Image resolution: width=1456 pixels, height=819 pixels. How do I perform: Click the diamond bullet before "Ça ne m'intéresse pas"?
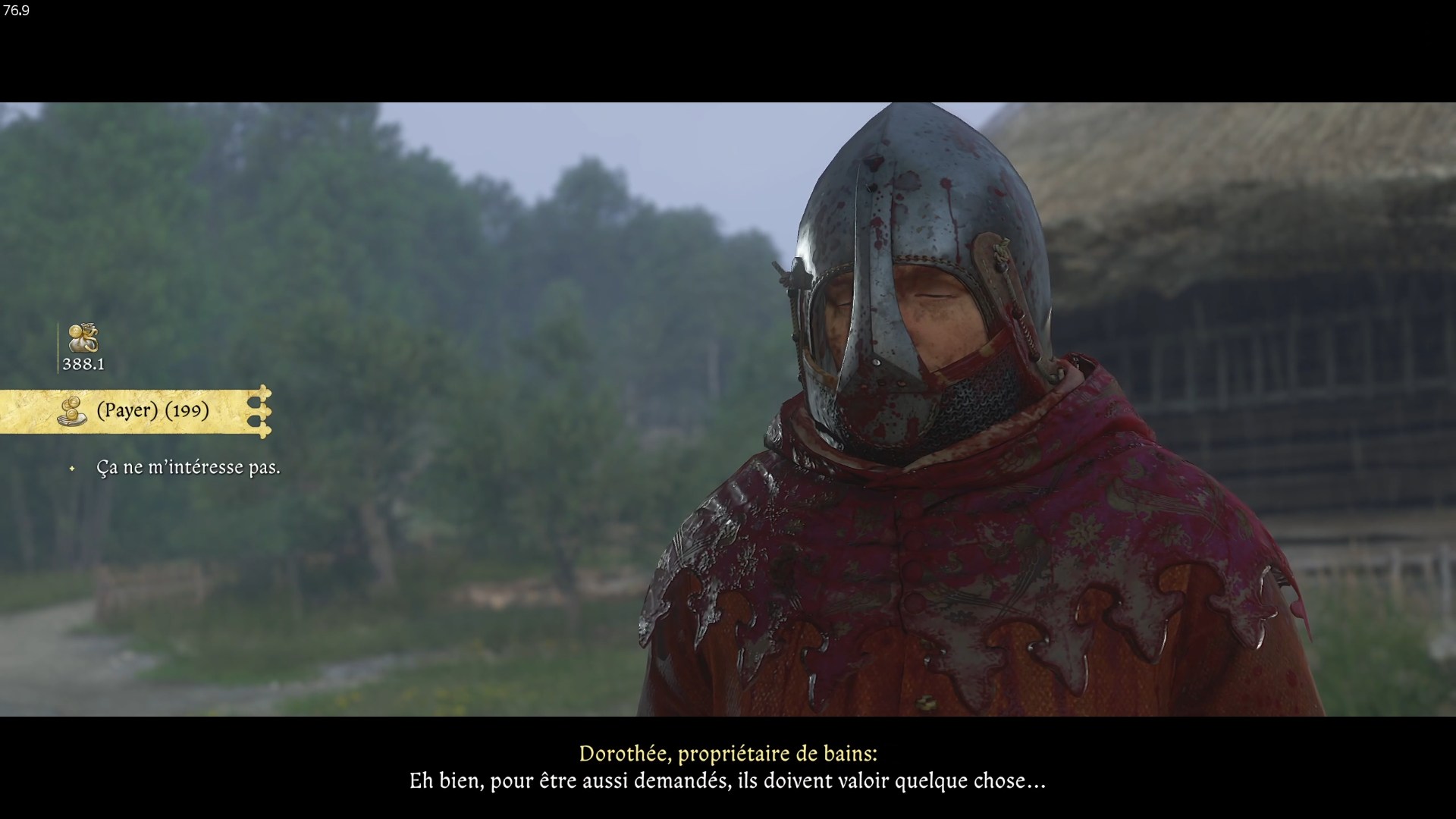pos(72,468)
